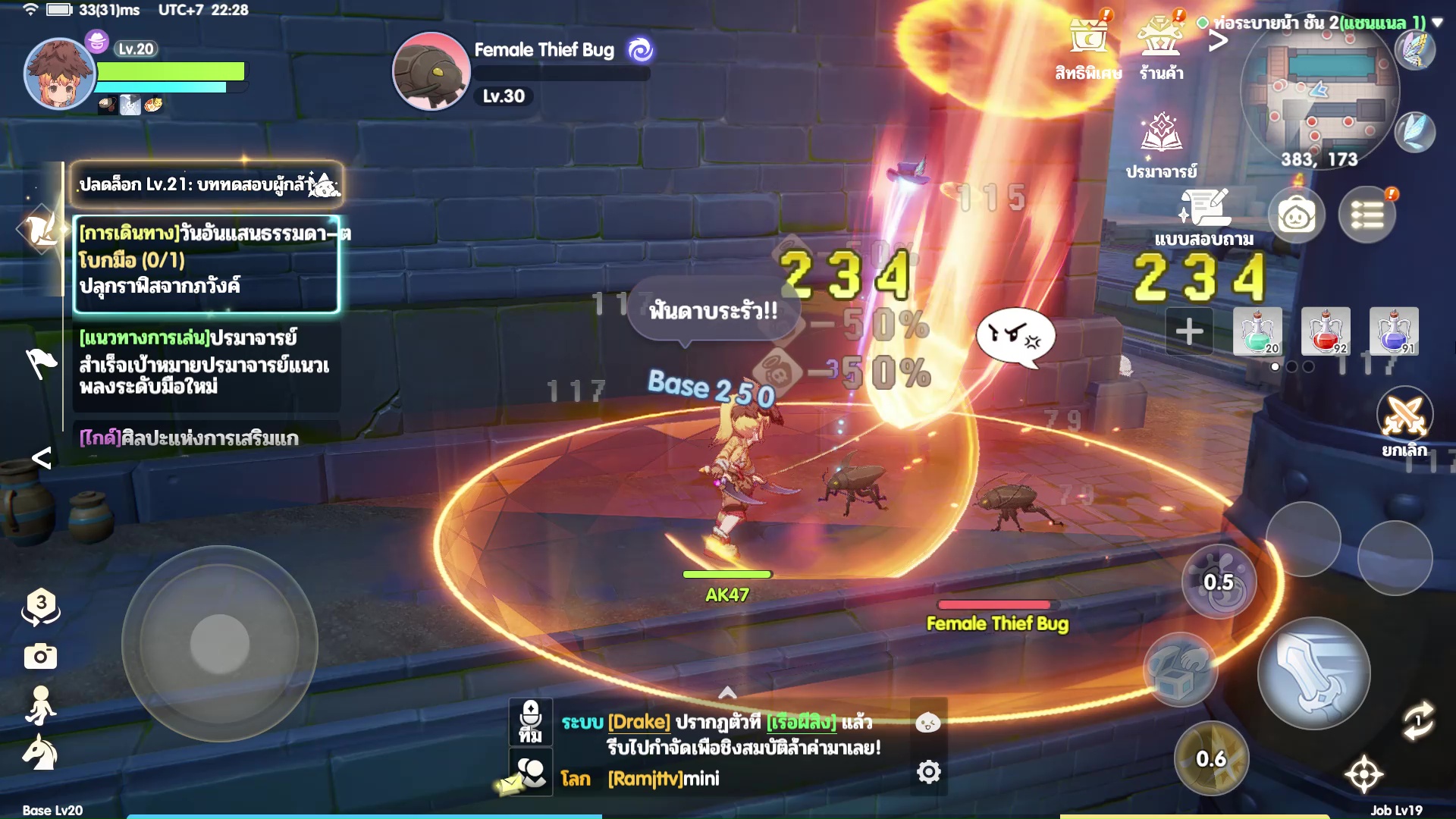
Task: Open the สิทธิพิเศษ privileges menu
Action: point(1088,47)
